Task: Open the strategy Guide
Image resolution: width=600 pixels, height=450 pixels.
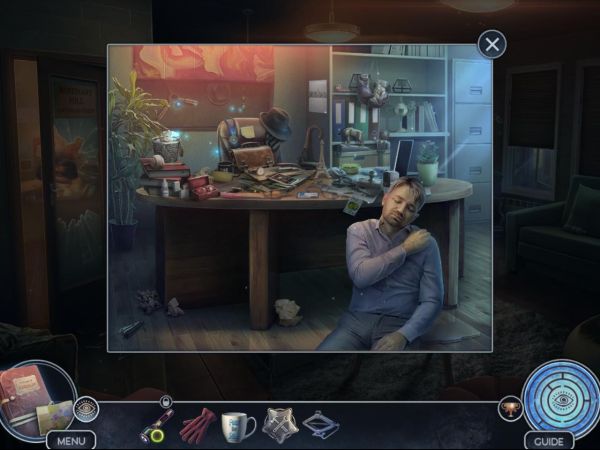Action: (x=547, y=440)
